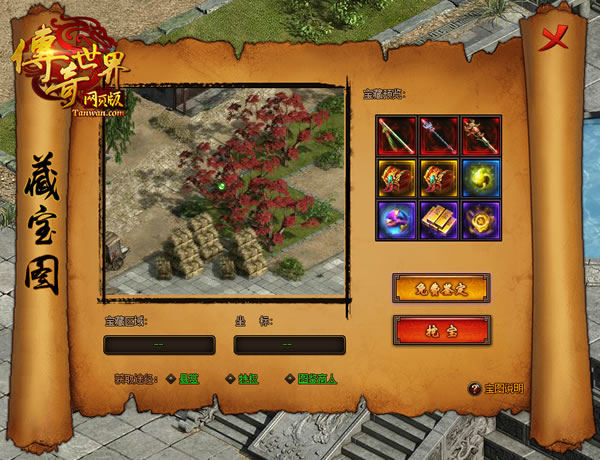Screen dimensions: 600x460
Task: Open the 宝图说明 treasure map help
Action: point(496,389)
